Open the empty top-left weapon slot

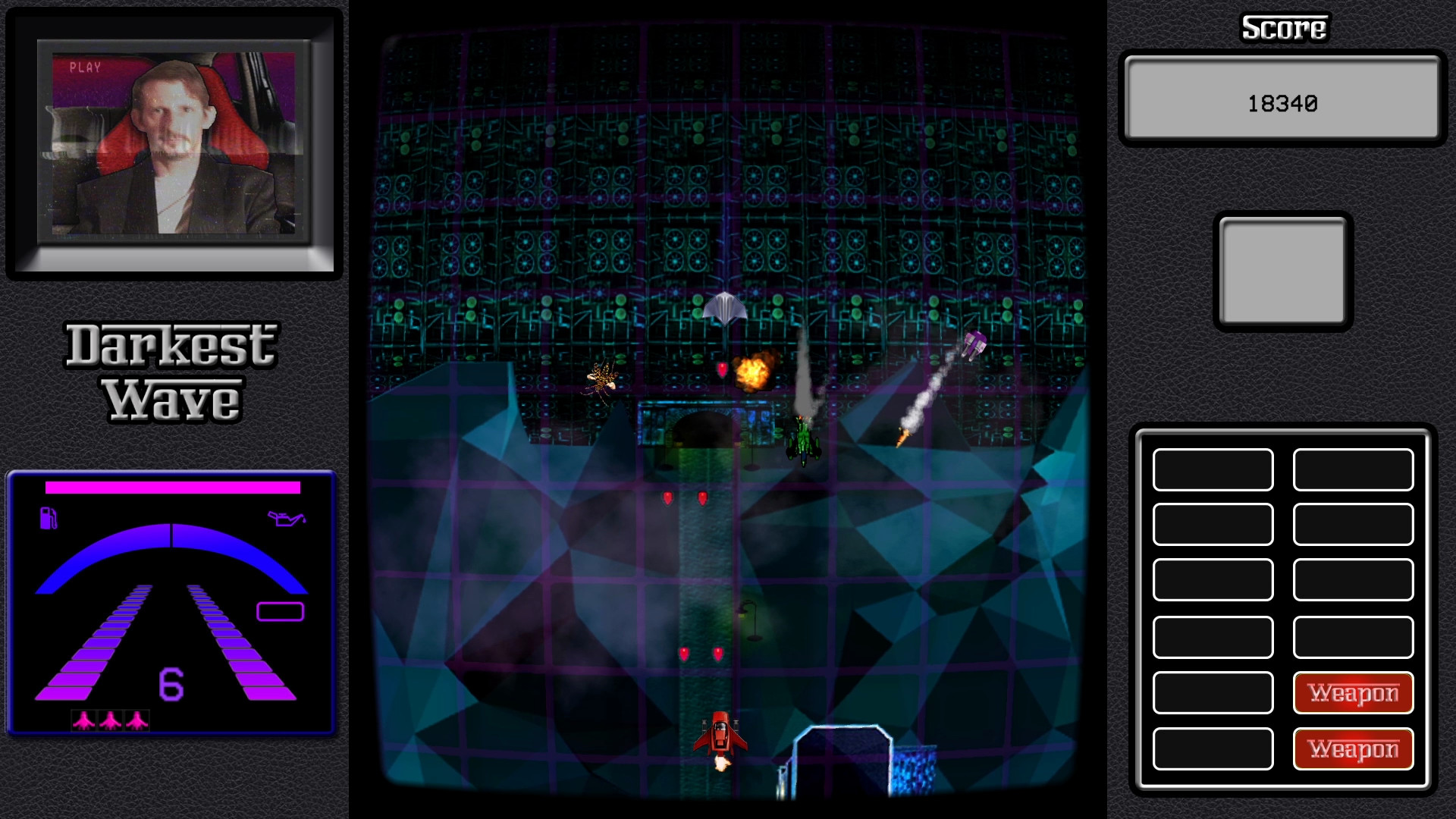tap(1212, 470)
